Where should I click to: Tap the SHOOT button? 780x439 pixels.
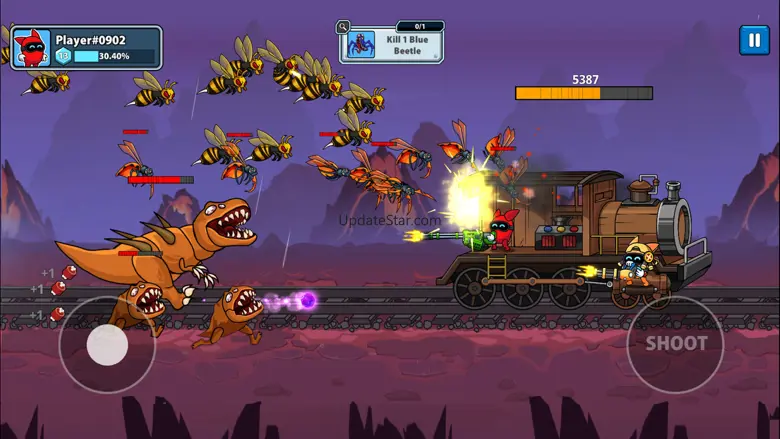click(x=675, y=343)
